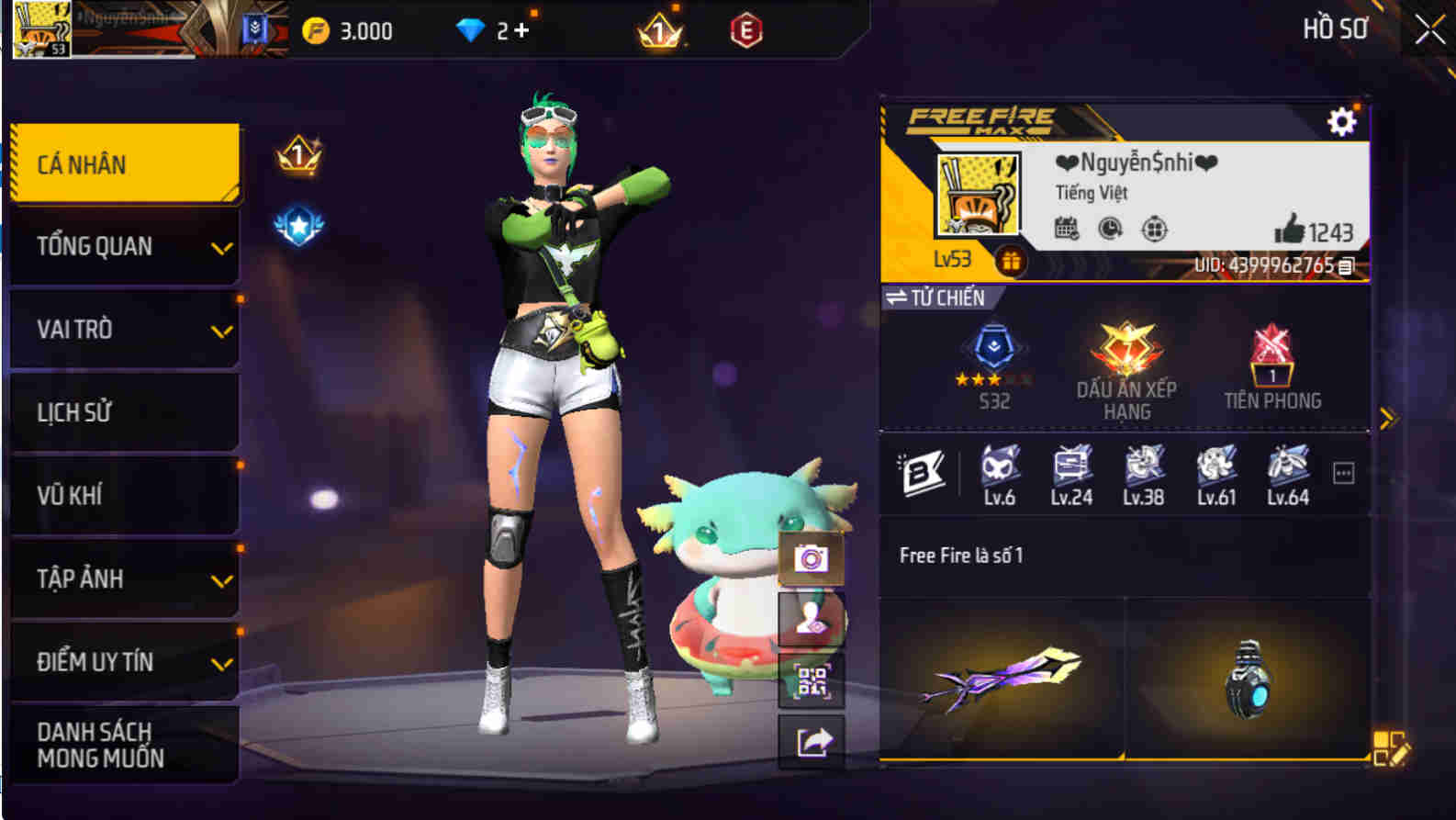Click the diamond currency icon in the top bar
Viewport: 1456px width, 820px height.
tap(473, 28)
